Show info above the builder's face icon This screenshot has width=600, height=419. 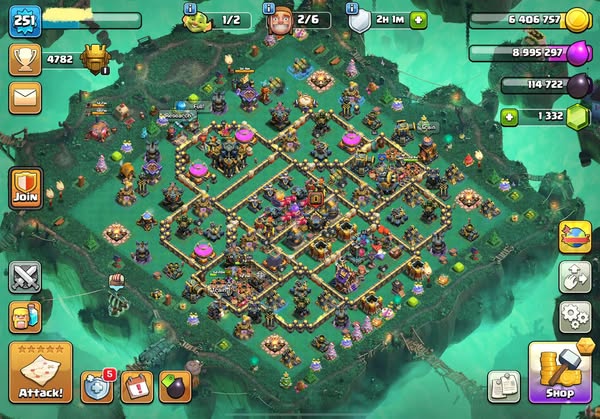pos(268,8)
